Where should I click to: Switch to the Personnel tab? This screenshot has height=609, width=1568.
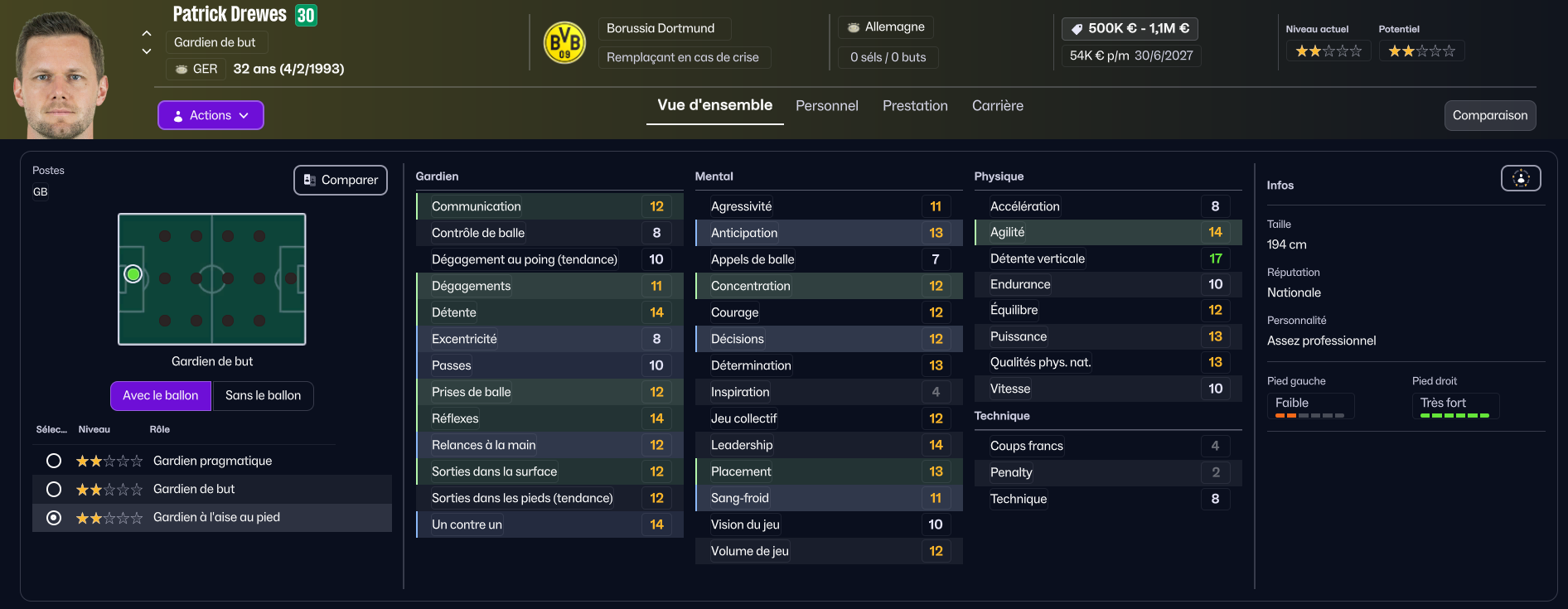[x=826, y=106]
